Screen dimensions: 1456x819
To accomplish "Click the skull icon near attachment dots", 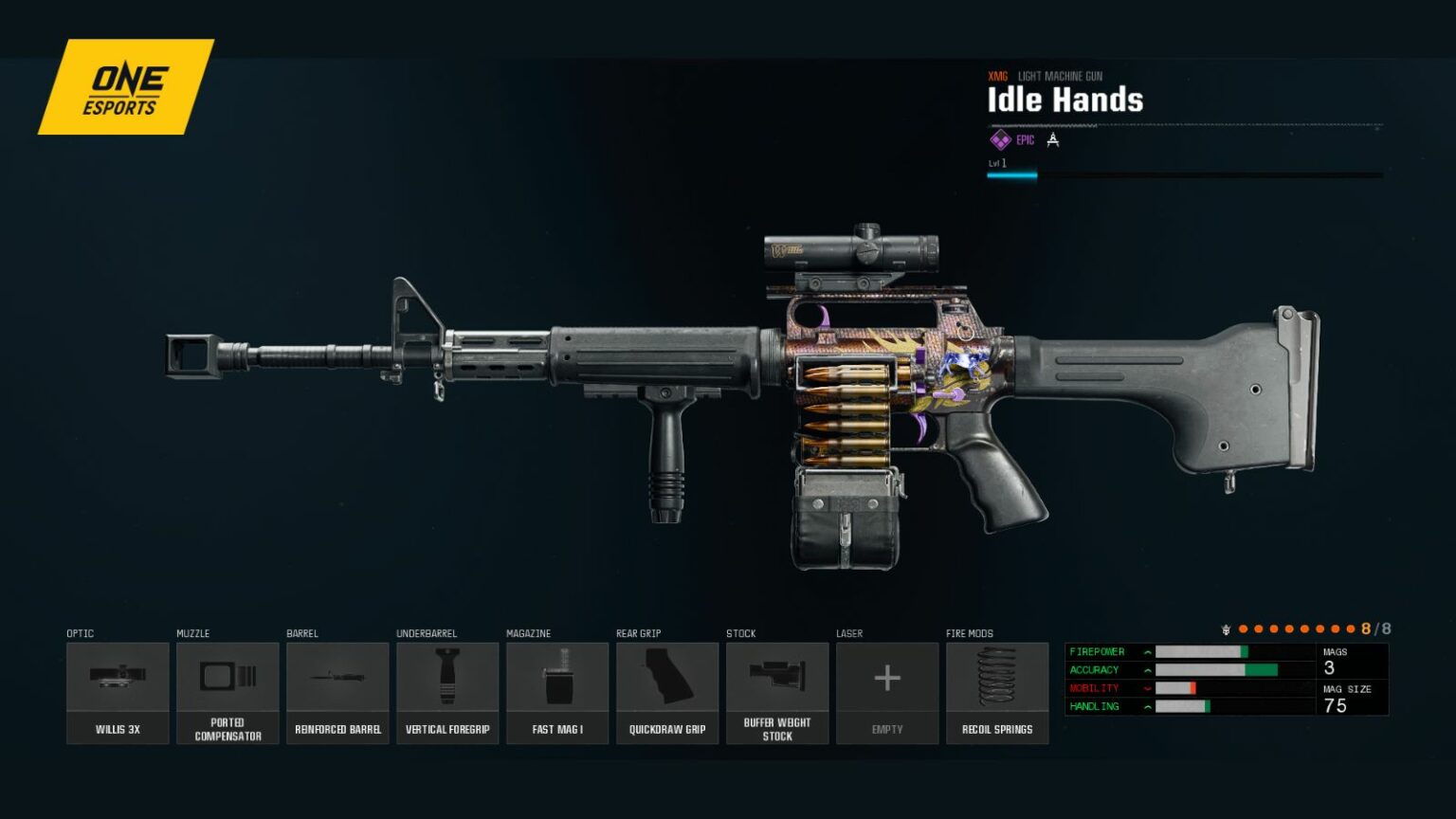I will click(1226, 628).
